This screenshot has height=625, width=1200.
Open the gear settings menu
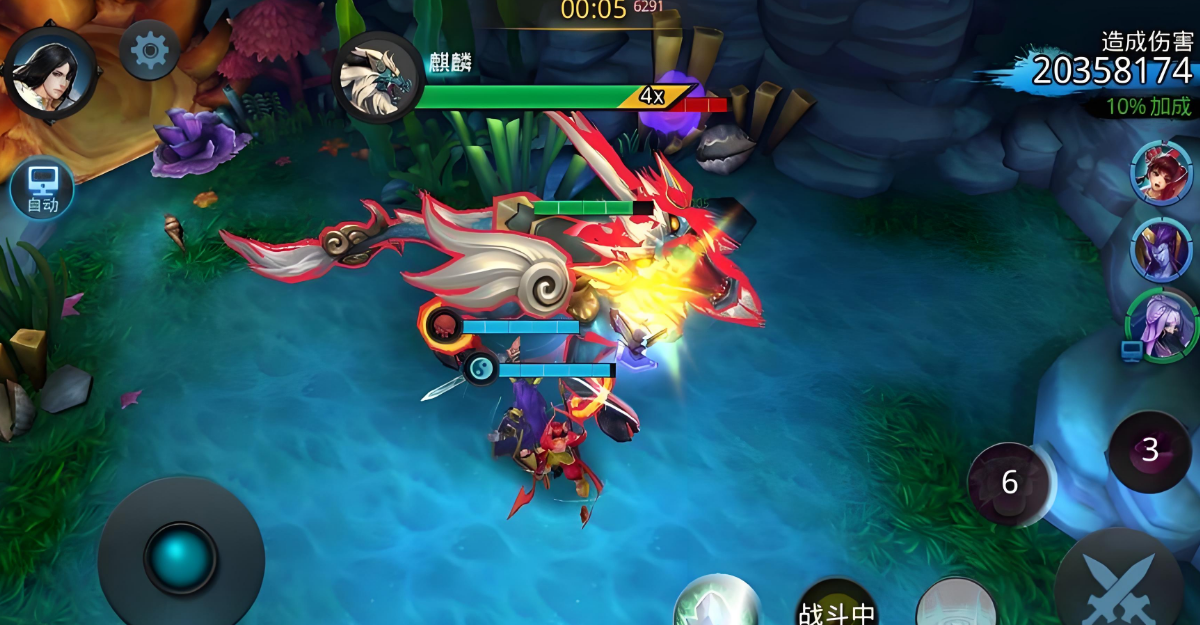(x=150, y=50)
